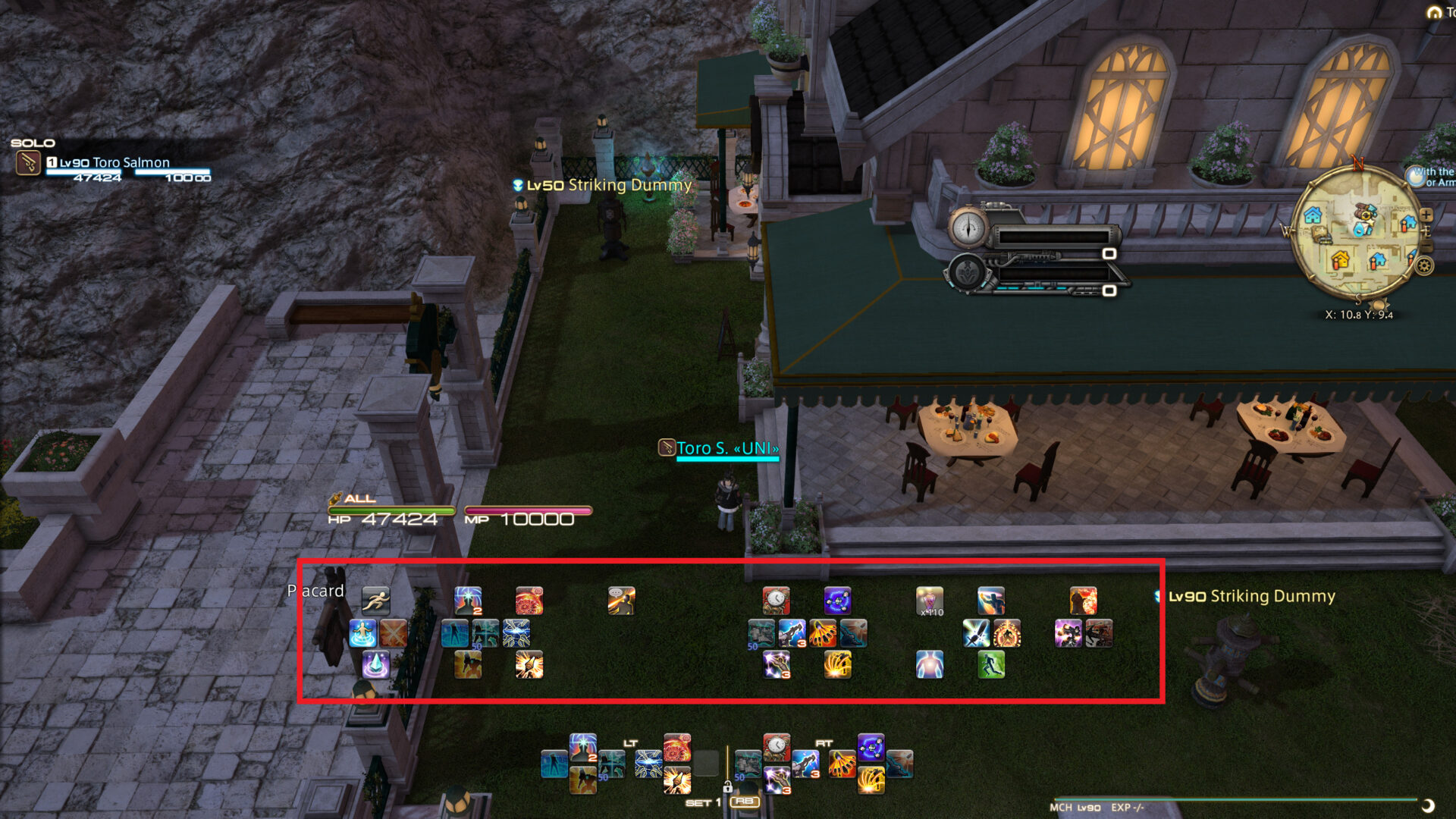Image resolution: width=1456 pixels, height=819 pixels.
Task: Trigger the Wildfire clock-bomb ability icon
Action: click(x=777, y=601)
